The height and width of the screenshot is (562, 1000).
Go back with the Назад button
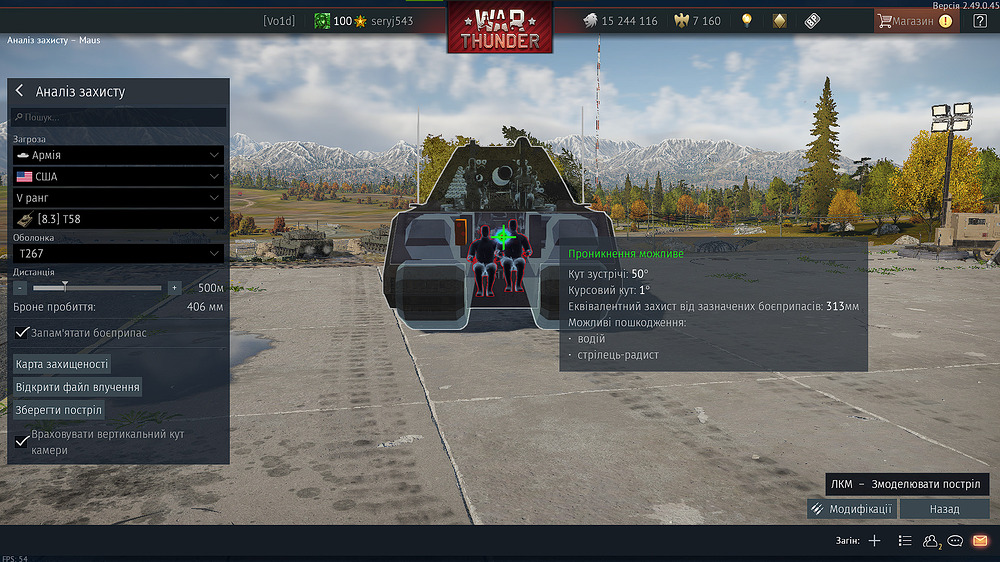pyautogui.click(x=944, y=509)
